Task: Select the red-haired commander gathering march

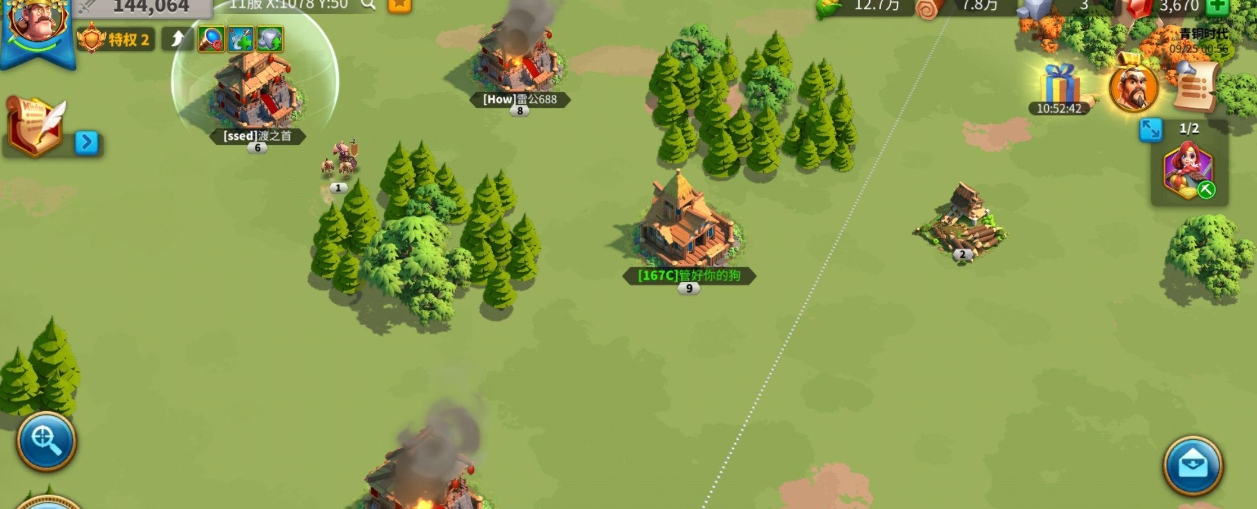Action: pyautogui.click(x=1188, y=171)
